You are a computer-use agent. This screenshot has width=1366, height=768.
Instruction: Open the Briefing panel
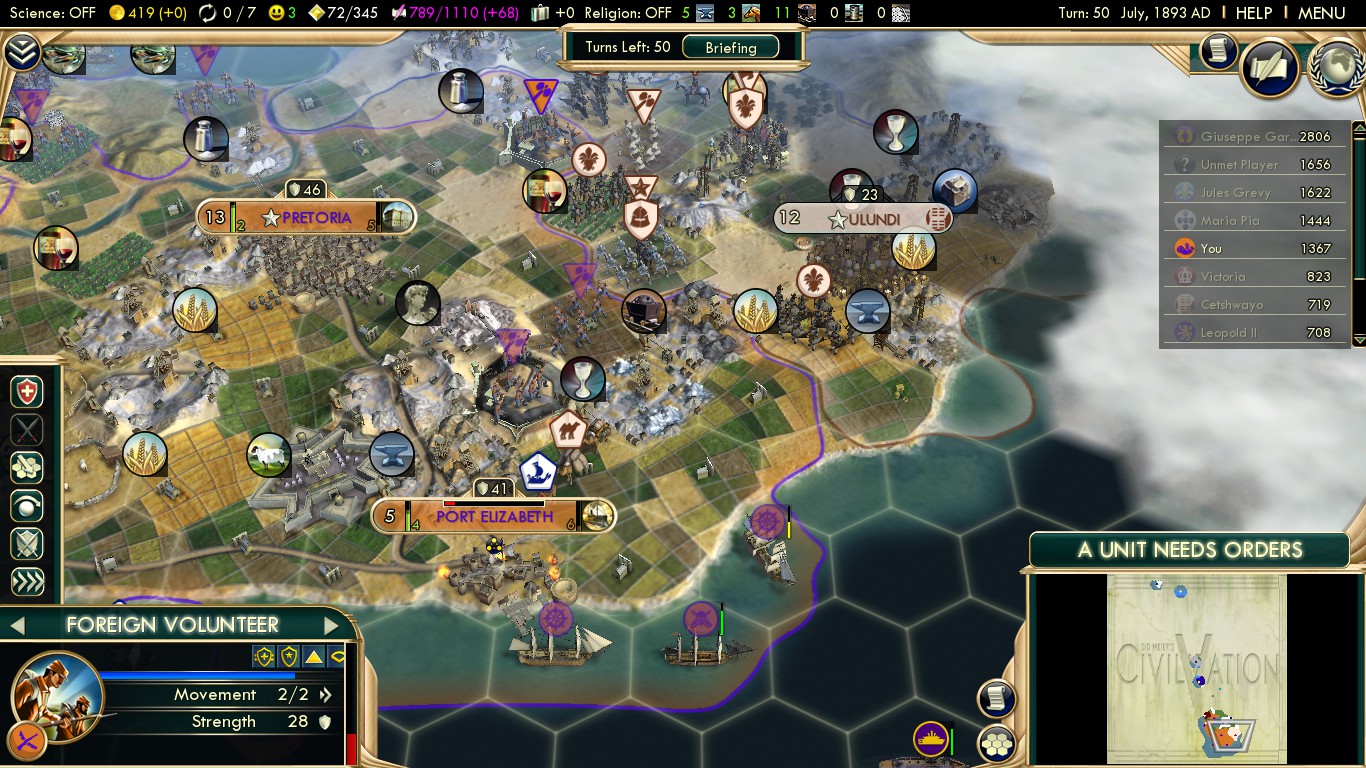click(x=731, y=47)
